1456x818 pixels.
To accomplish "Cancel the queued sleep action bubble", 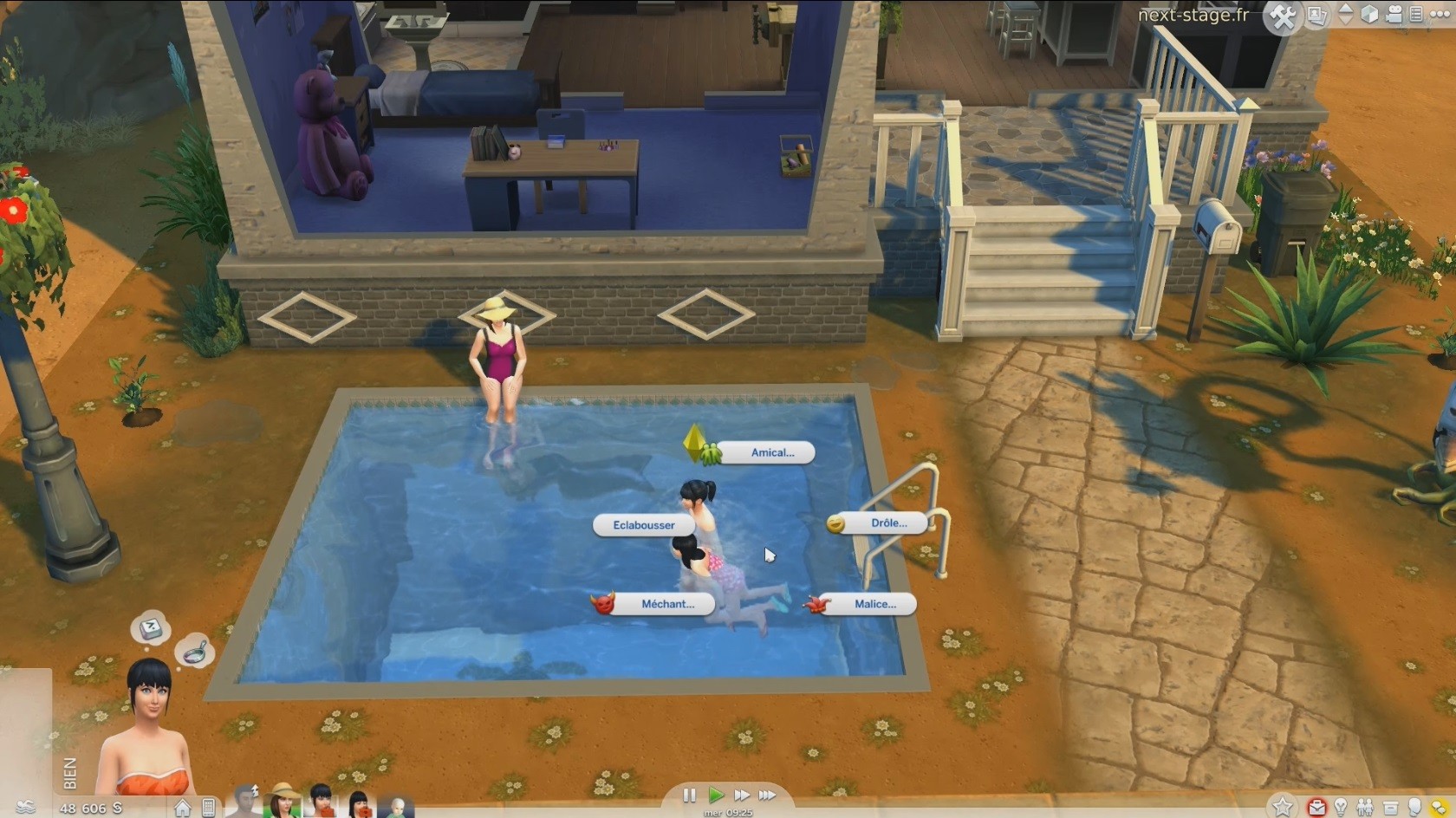I will click(151, 628).
